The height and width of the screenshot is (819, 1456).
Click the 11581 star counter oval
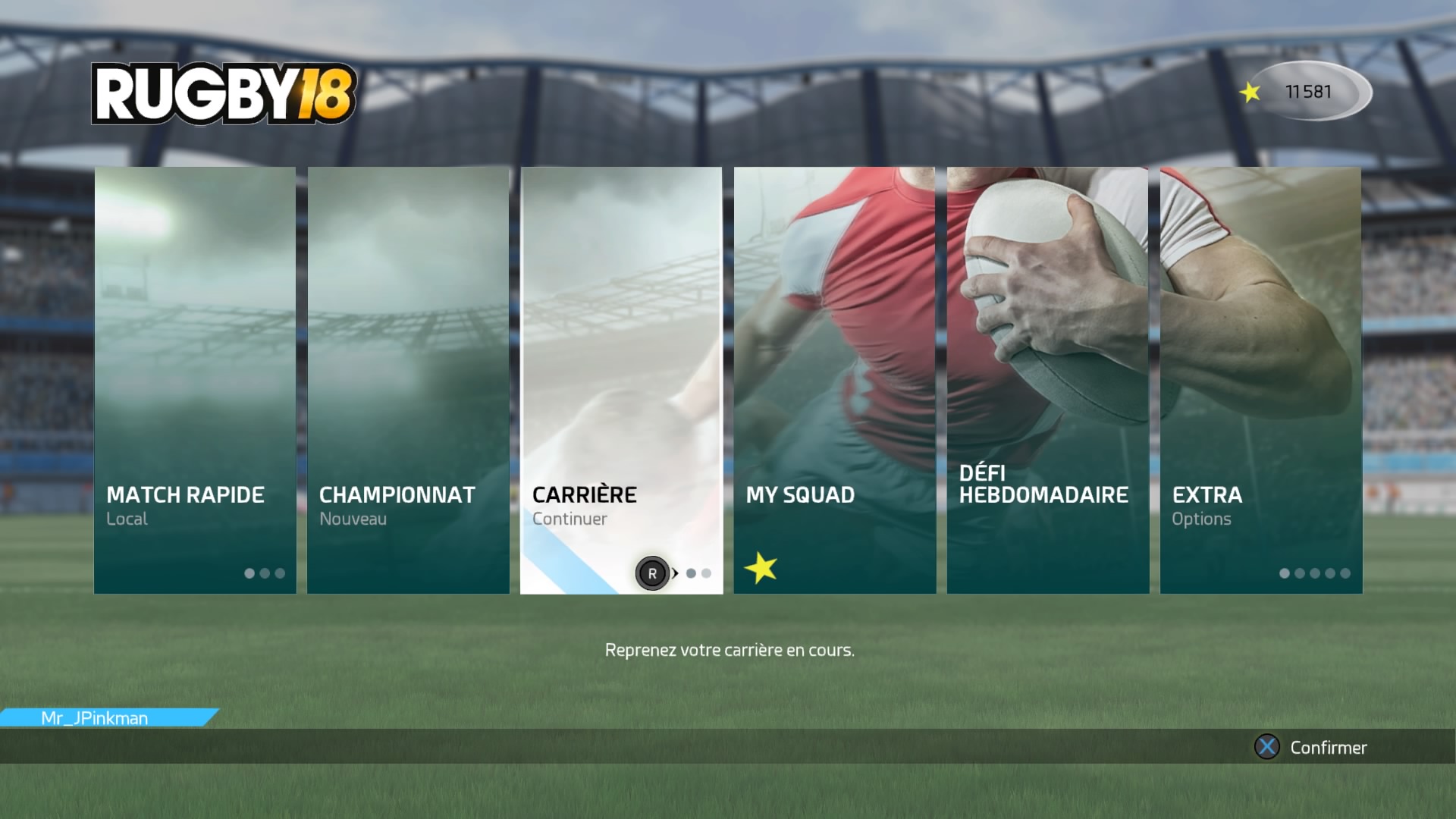(x=1312, y=91)
